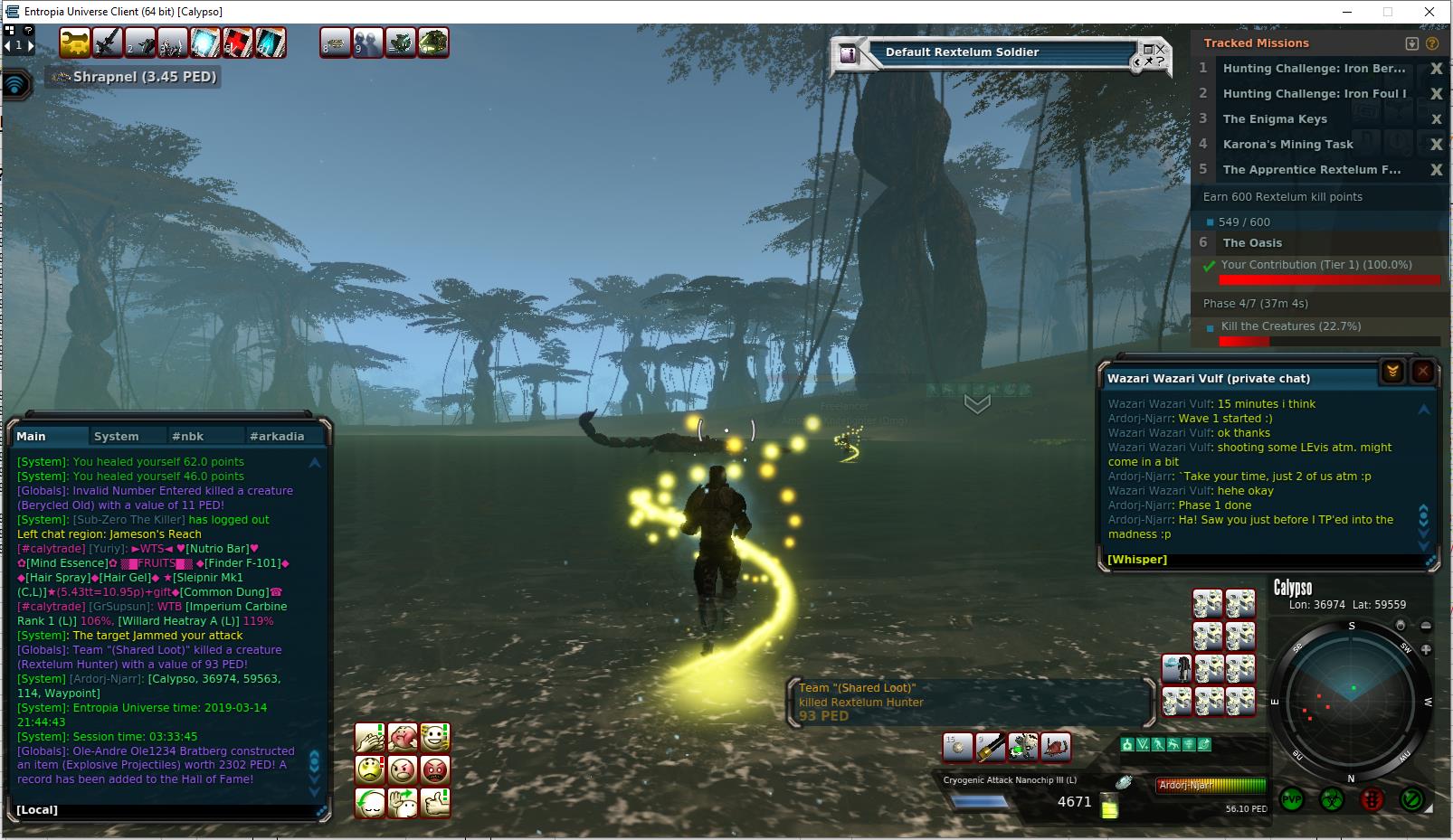Select Karona's Mining Task mission
Image resolution: width=1453 pixels, height=840 pixels.
point(1287,145)
